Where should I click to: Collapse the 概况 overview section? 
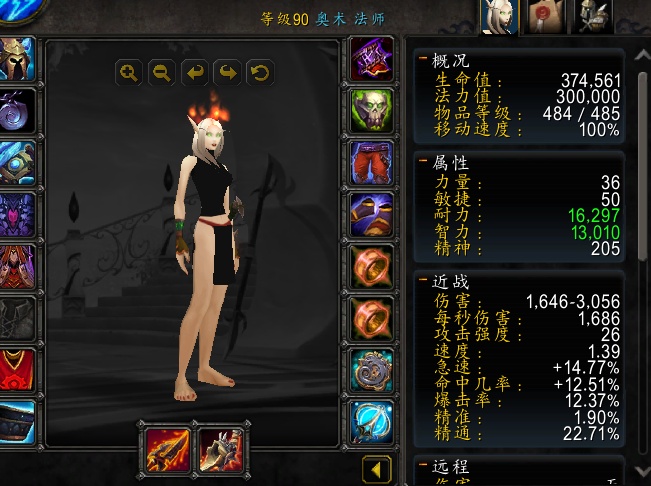424,60
